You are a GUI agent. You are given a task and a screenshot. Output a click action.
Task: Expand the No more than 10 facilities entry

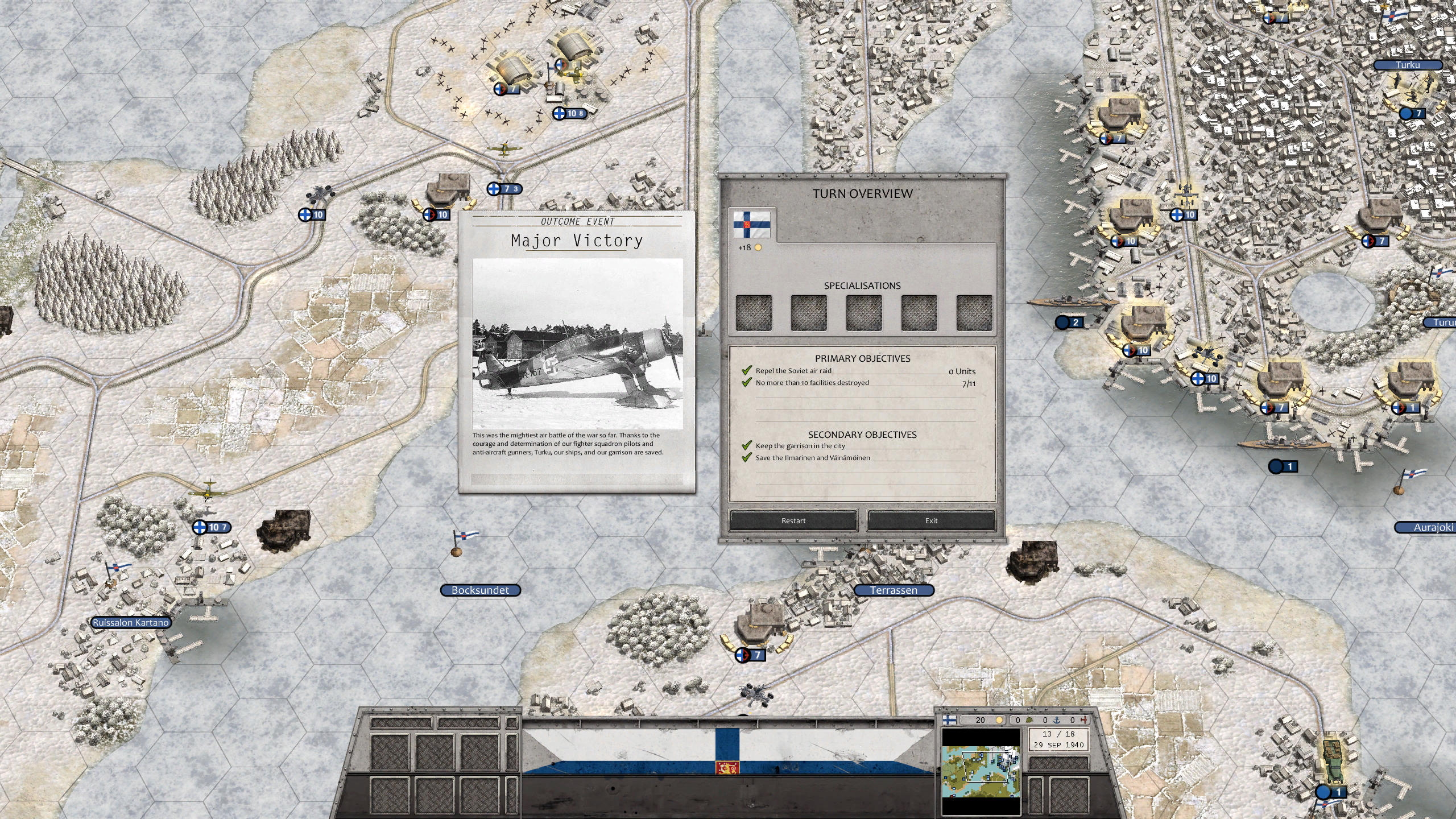click(x=812, y=382)
